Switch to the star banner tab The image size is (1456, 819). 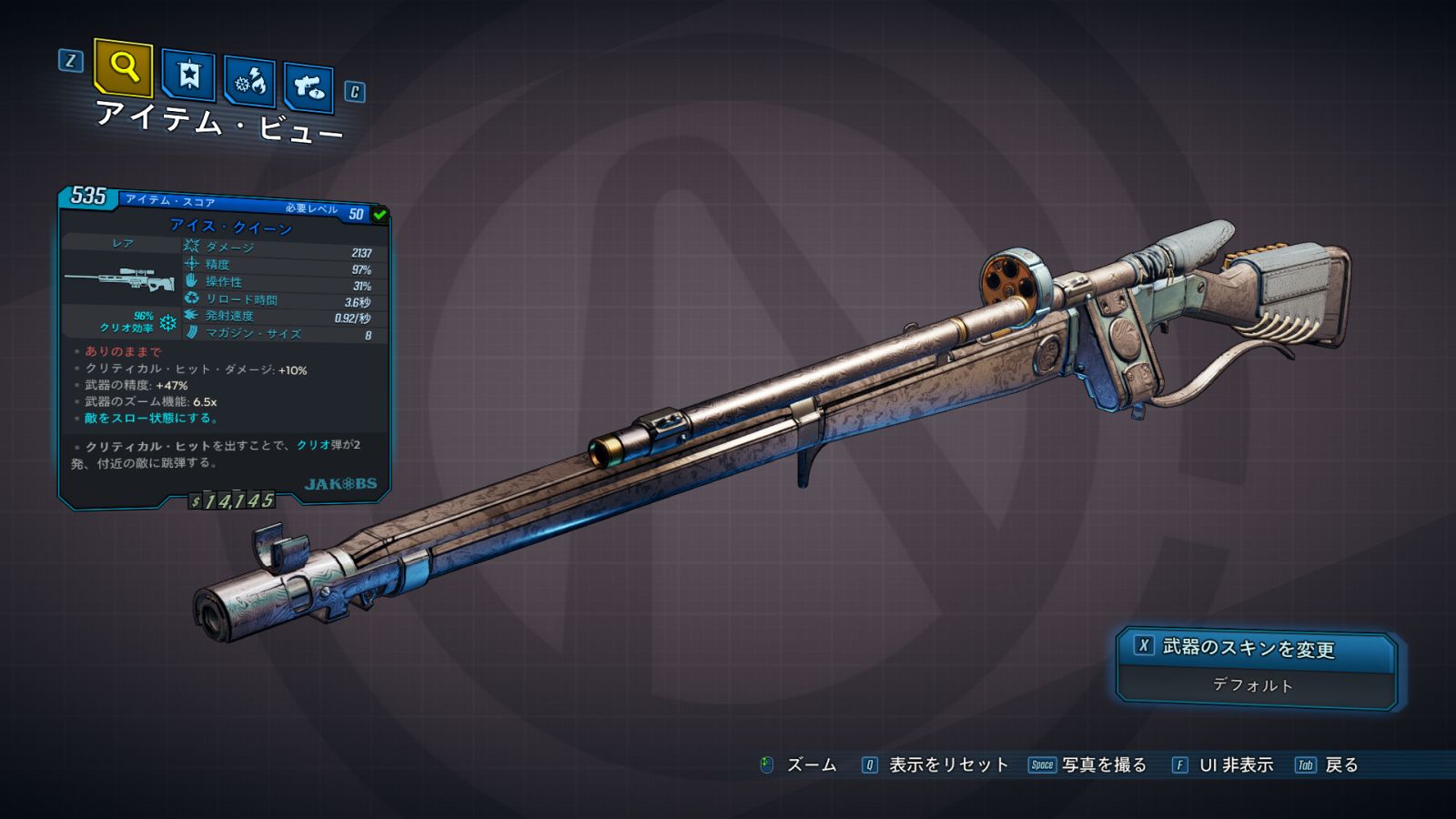[188, 76]
